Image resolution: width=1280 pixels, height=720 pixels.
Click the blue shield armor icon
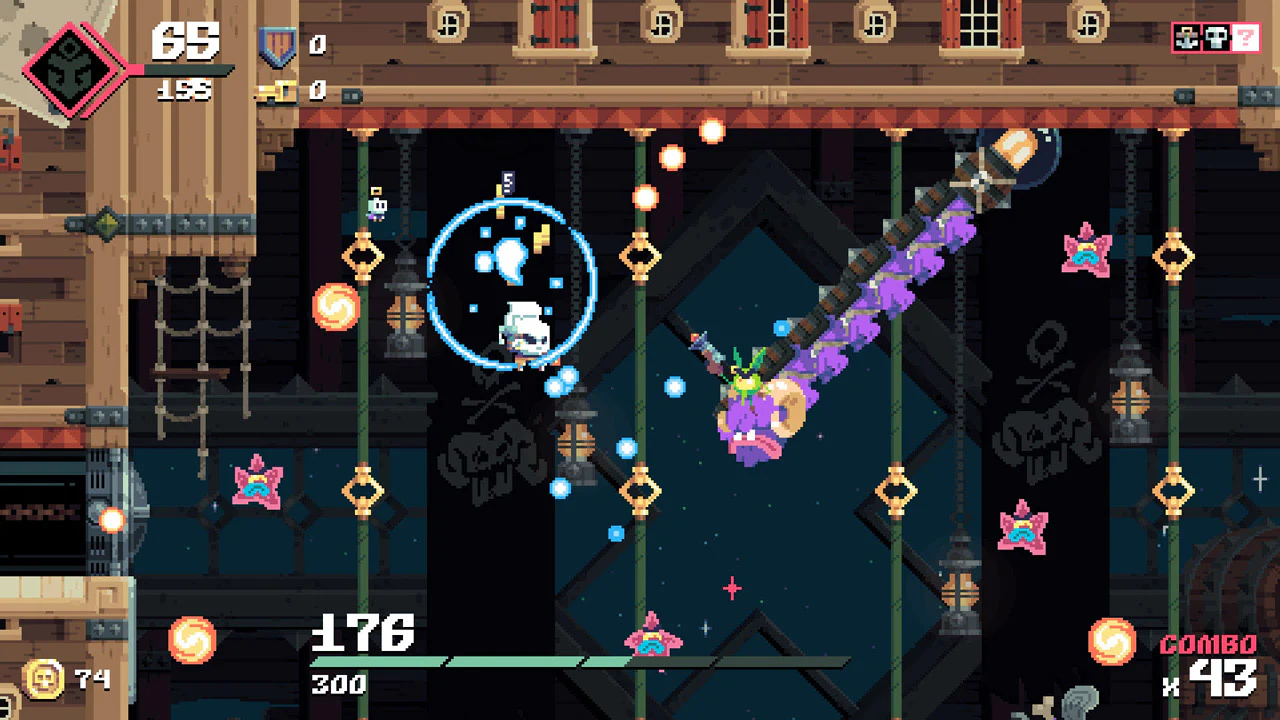(277, 44)
